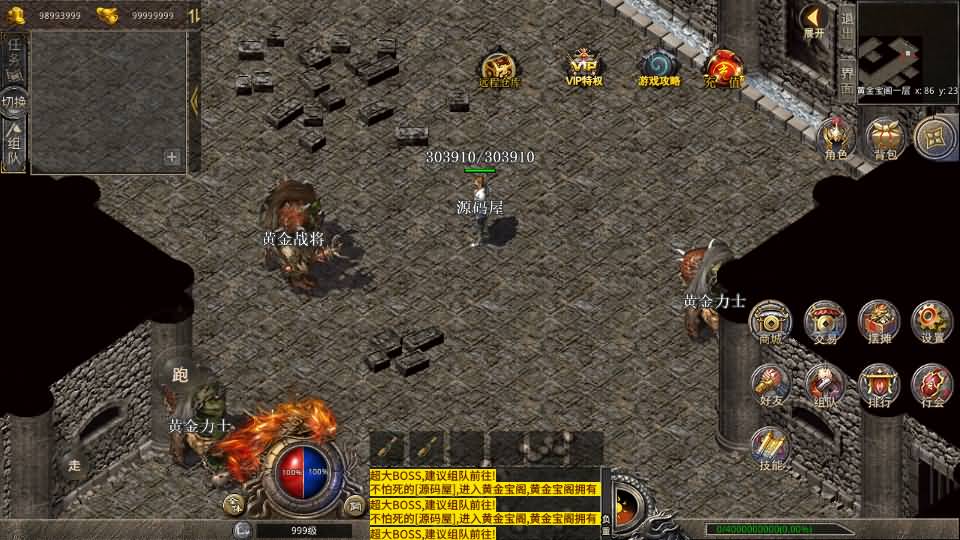Click the plus button in quest panel

(172, 157)
